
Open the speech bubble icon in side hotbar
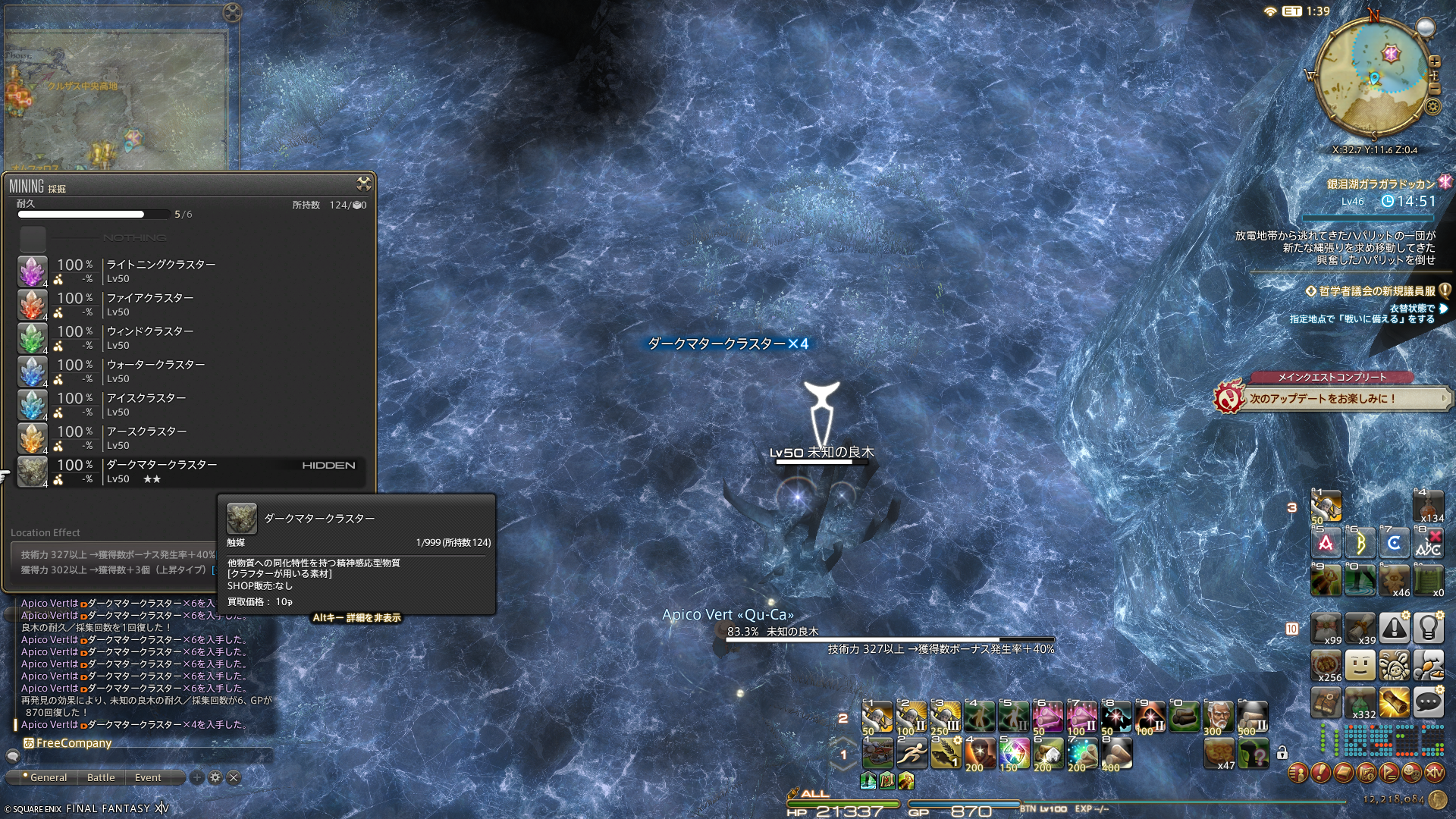[1428, 703]
